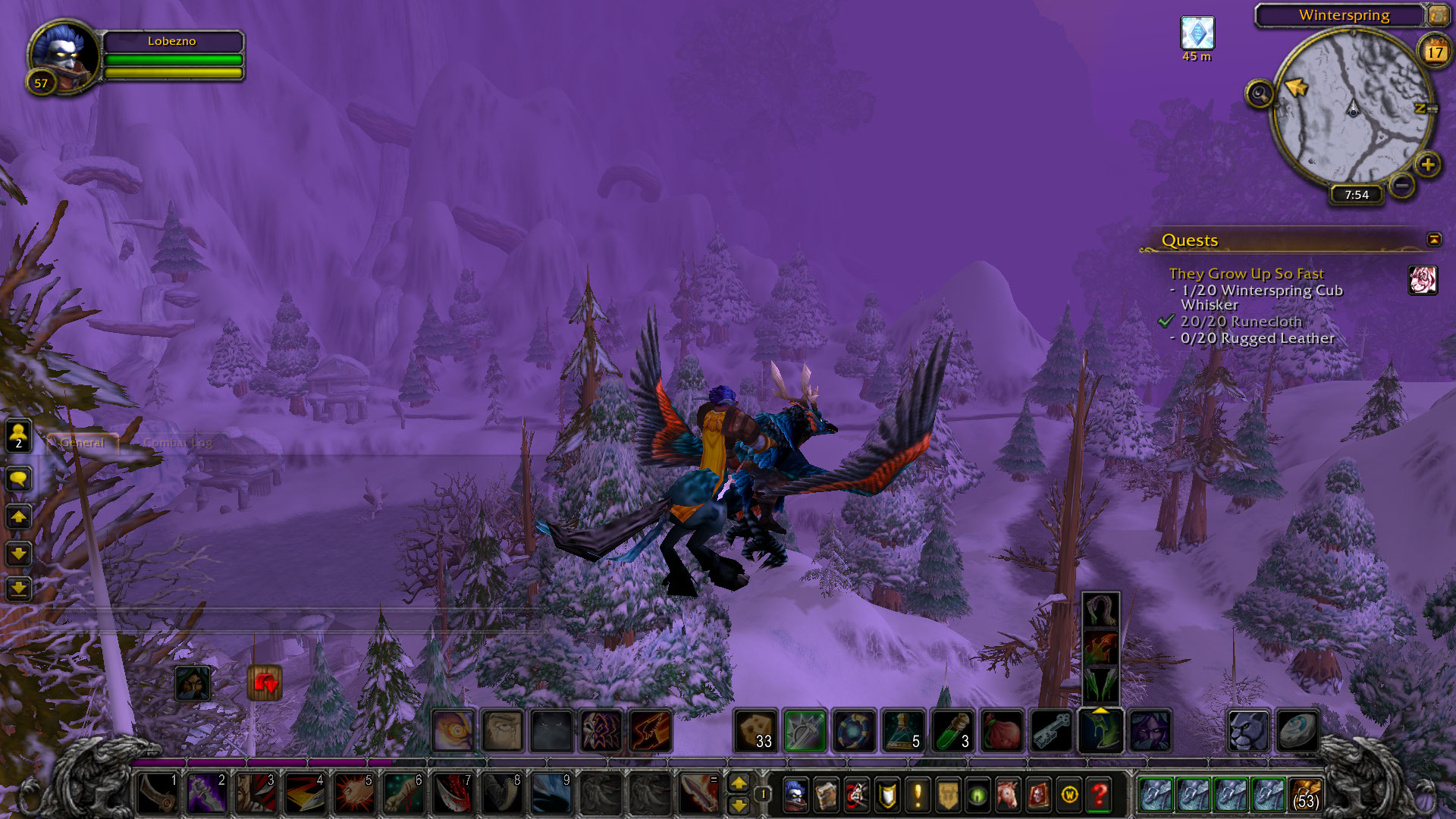
Task: Open the character info micro button
Action: pyautogui.click(x=795, y=795)
